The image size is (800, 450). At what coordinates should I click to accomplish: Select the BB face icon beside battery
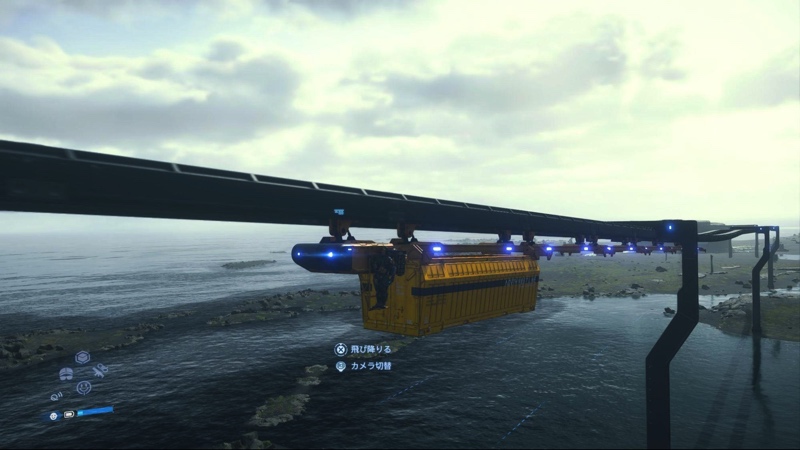(53, 415)
